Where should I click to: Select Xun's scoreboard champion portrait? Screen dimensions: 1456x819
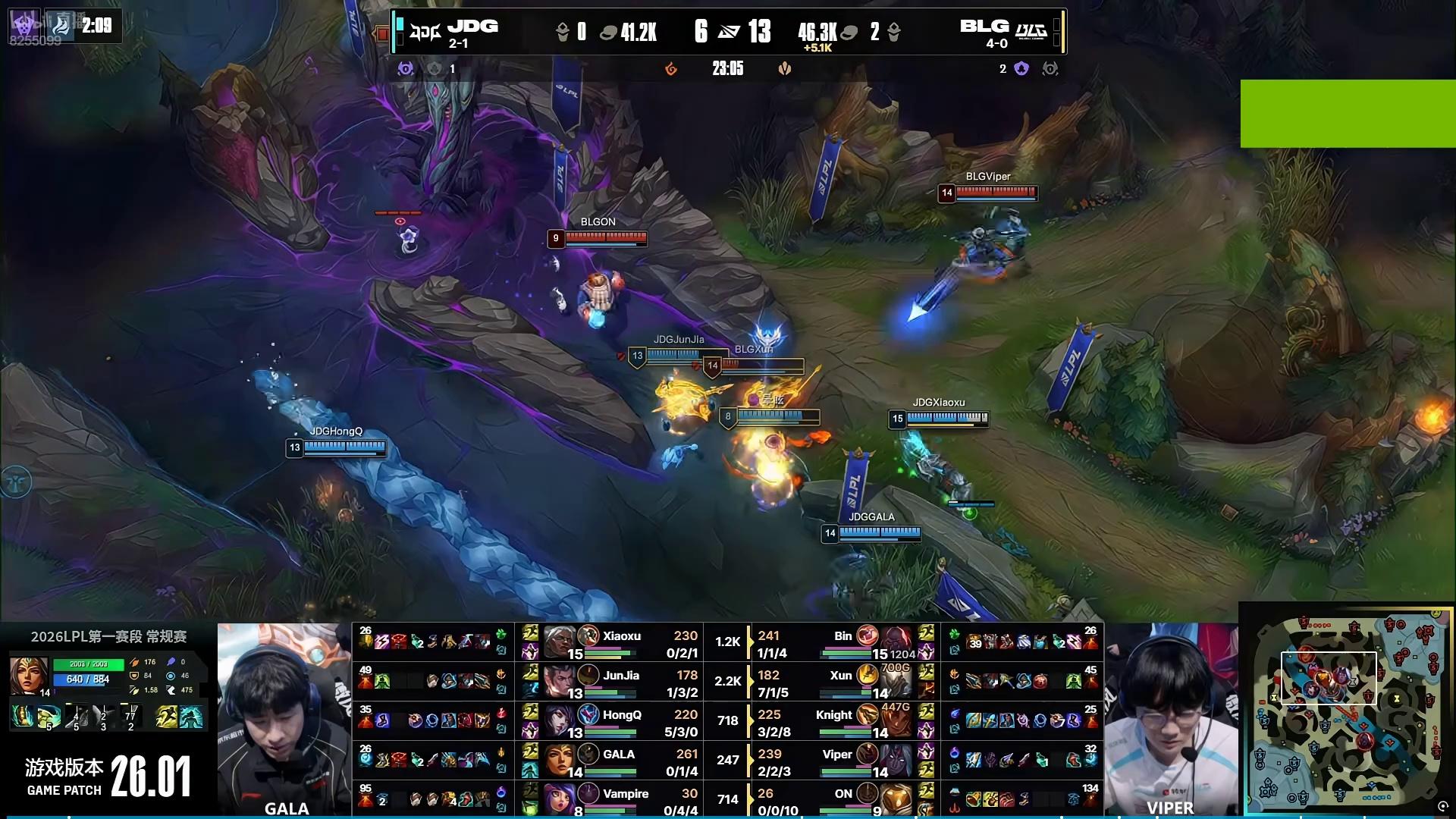pyautogui.click(x=896, y=682)
